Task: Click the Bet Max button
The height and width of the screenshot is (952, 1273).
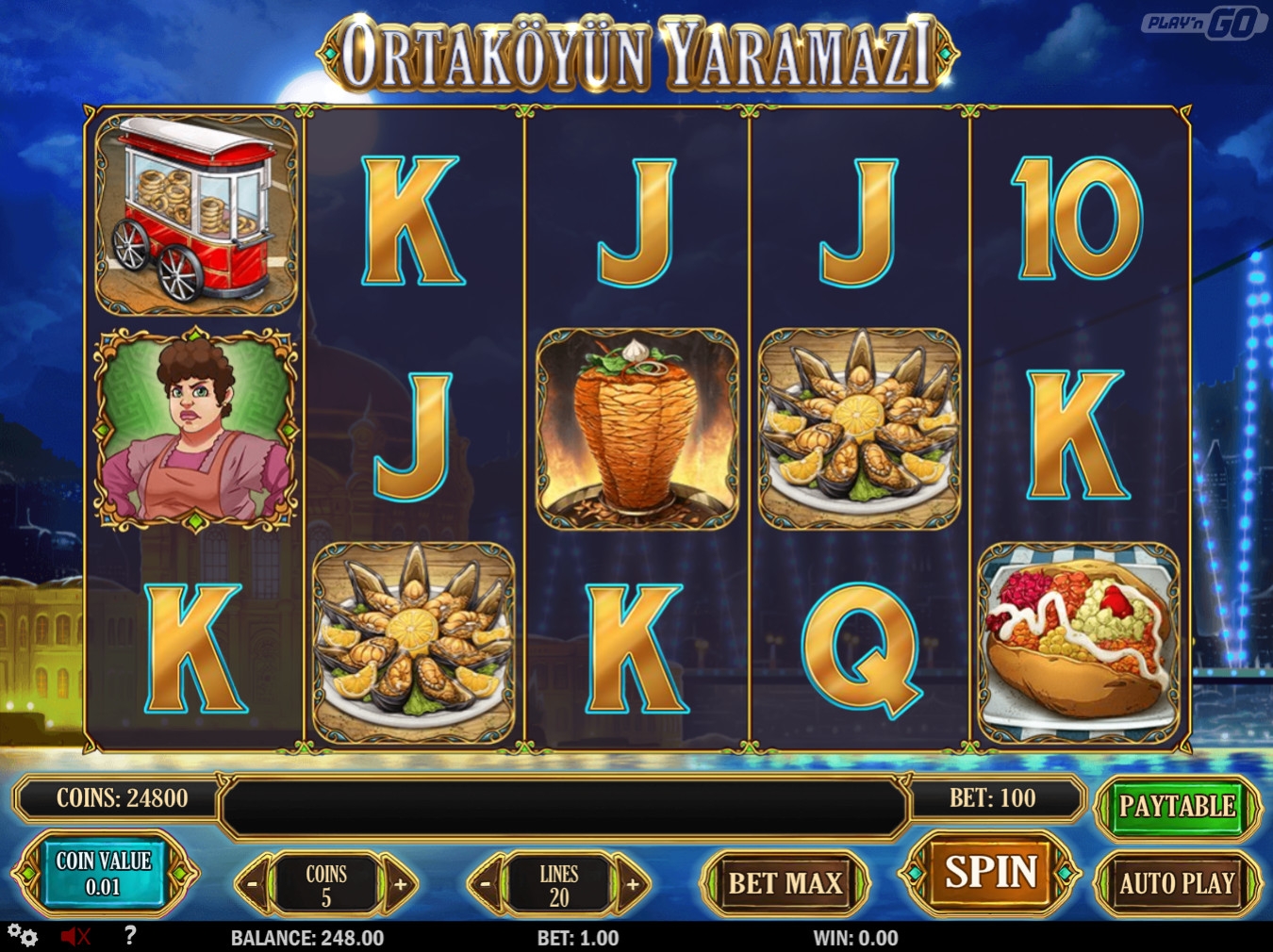Action: click(x=785, y=883)
